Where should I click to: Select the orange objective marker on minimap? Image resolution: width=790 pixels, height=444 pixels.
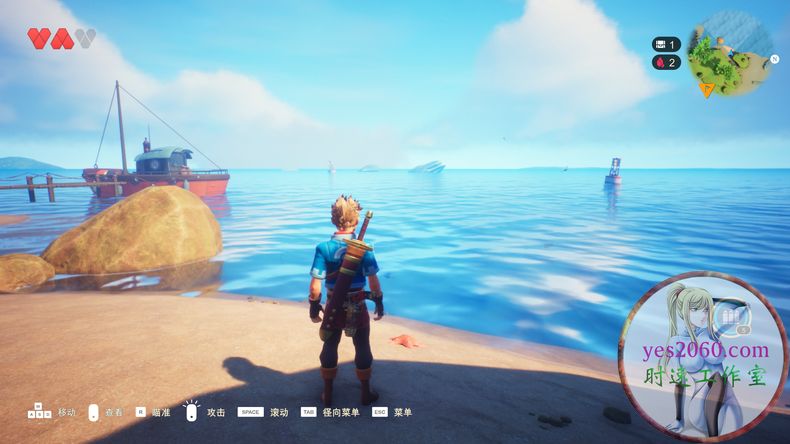click(706, 89)
